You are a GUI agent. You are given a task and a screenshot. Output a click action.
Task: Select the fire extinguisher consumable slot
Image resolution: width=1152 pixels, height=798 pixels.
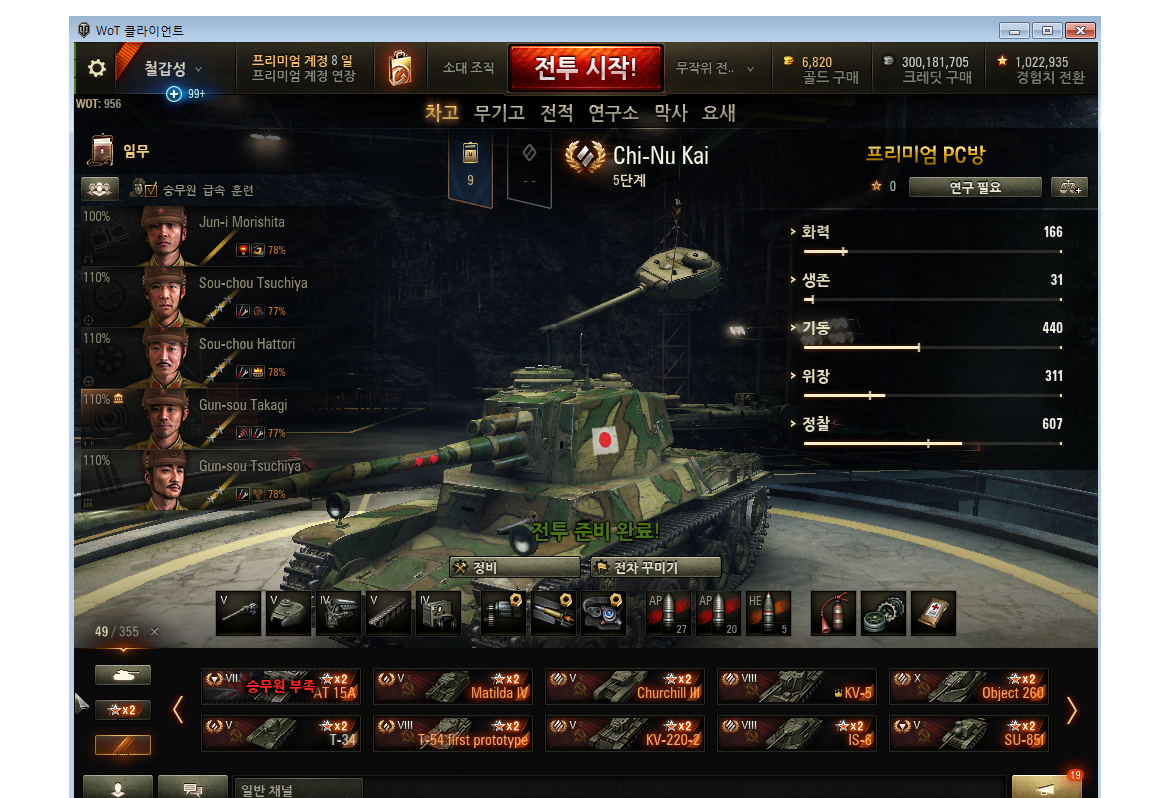[833, 613]
